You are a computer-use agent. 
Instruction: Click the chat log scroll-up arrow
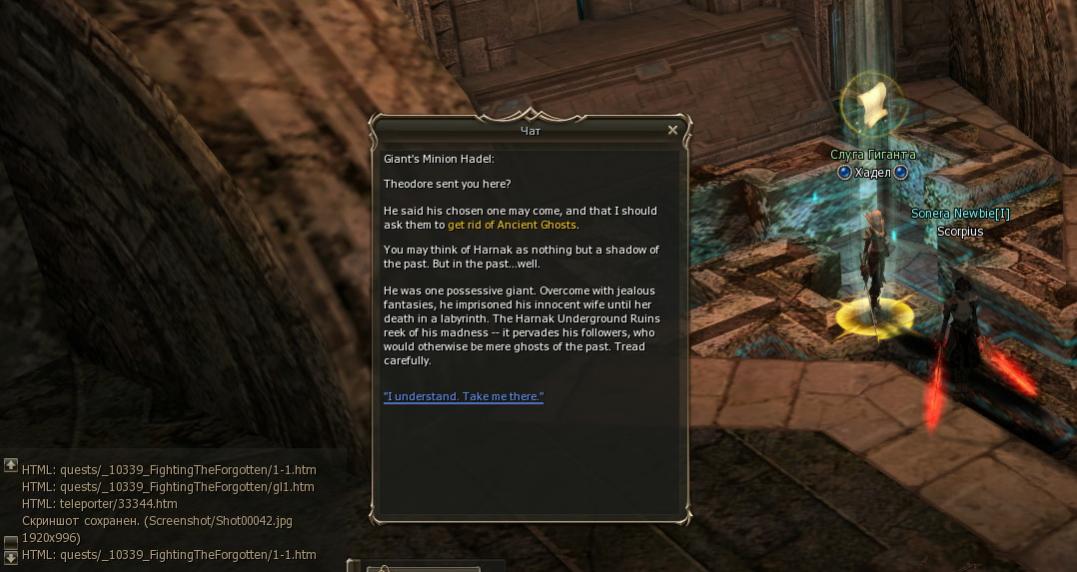[x=11, y=465]
